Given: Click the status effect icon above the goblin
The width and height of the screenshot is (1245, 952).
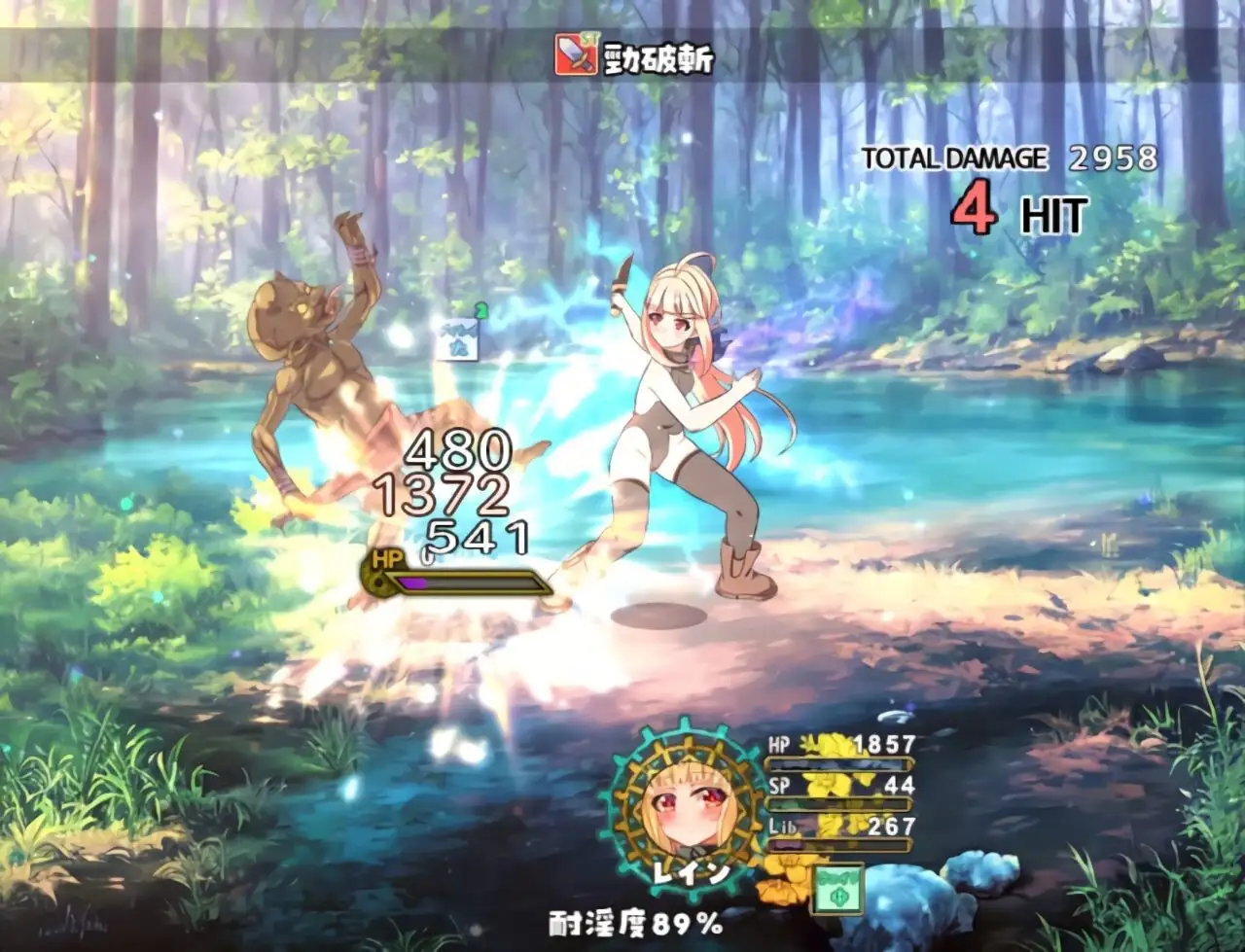Looking at the screenshot, I should (x=457, y=340).
